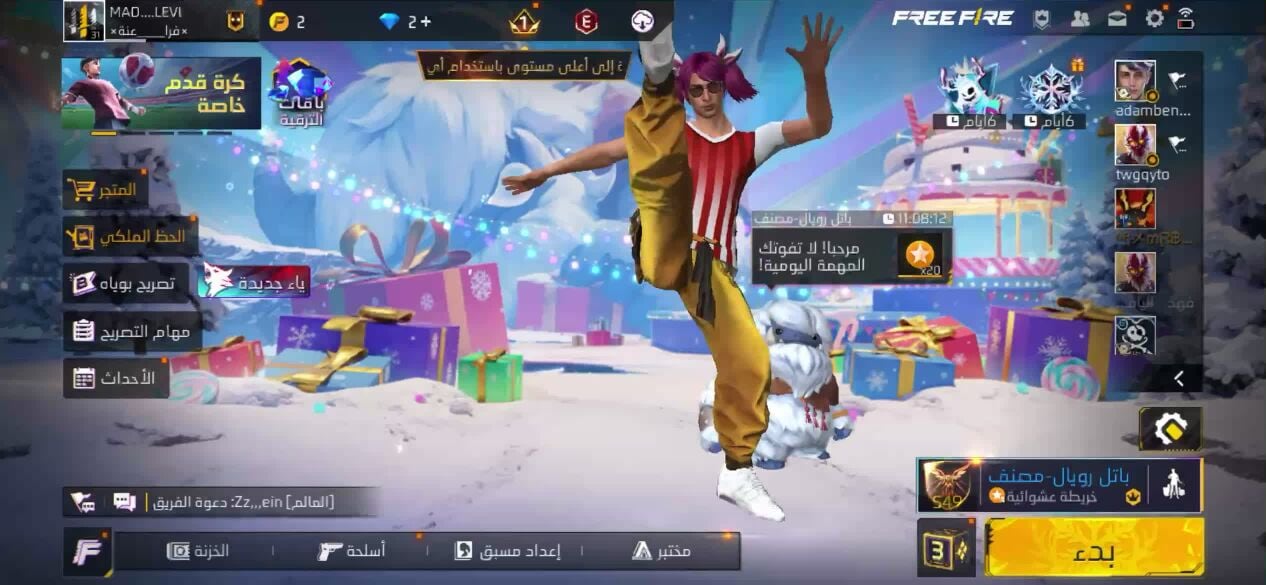Viewport: 1266px width, 585px height.
Task: Open the كرة قدم خاصة banner
Action: (x=161, y=93)
